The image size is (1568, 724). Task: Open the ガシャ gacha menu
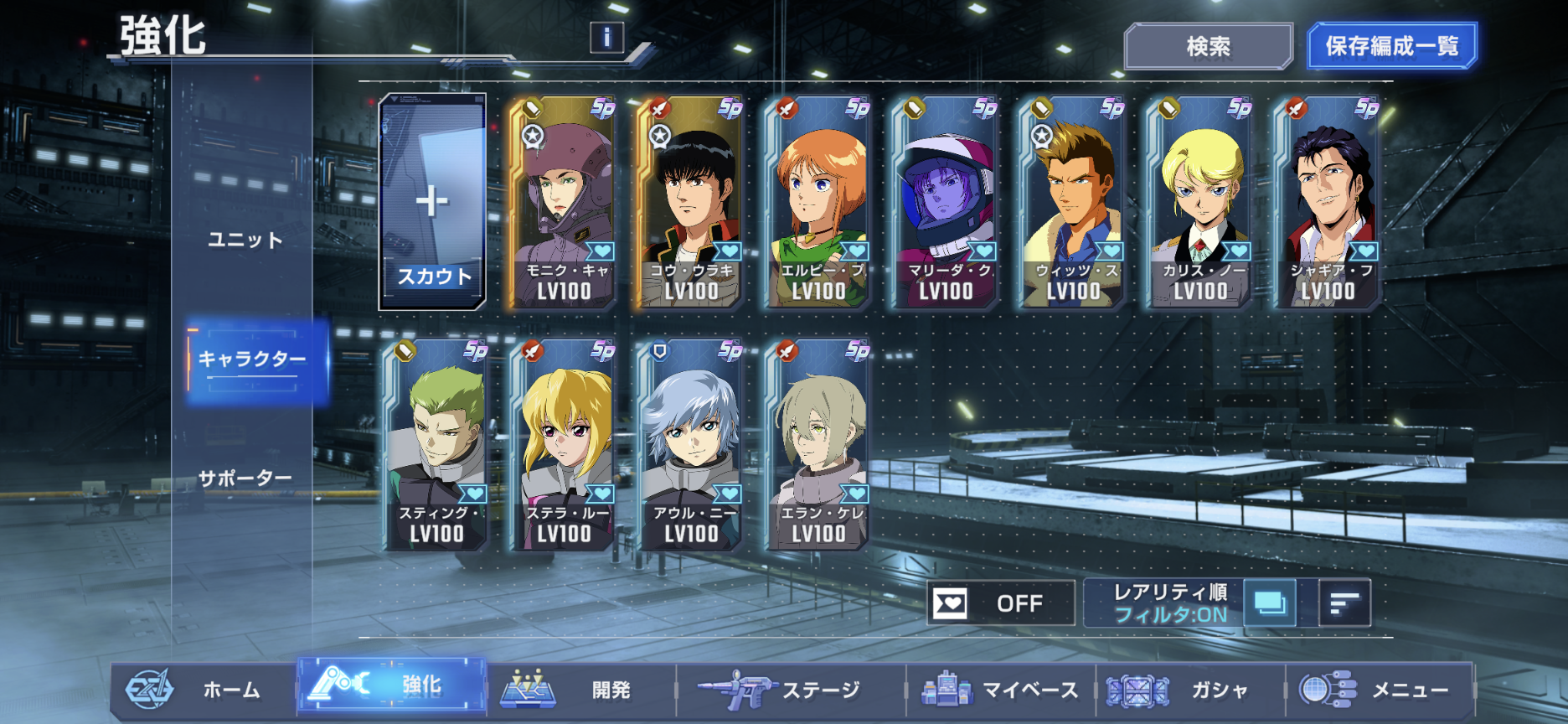coord(1189,690)
